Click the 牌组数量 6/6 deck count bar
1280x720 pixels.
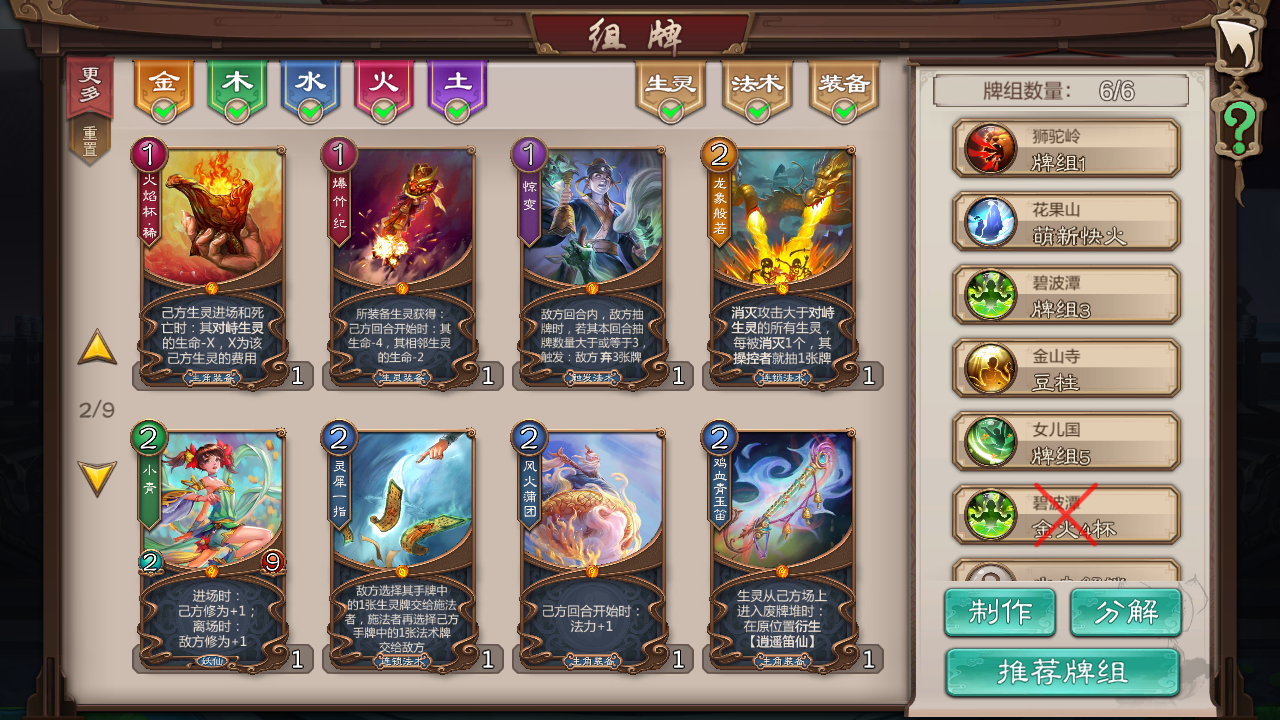click(x=1058, y=90)
